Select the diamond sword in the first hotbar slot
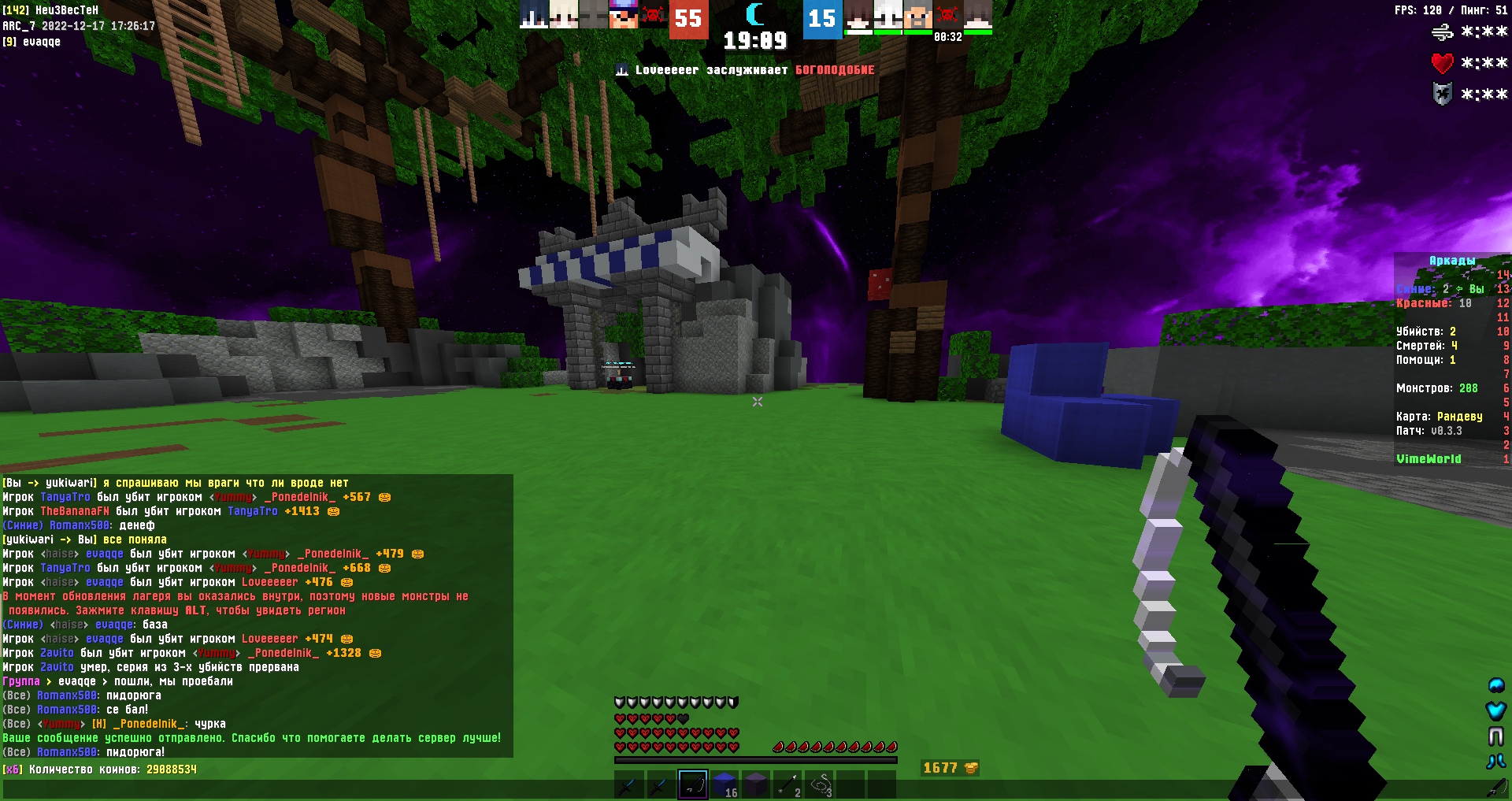Image resolution: width=1512 pixels, height=801 pixels. 628,785
